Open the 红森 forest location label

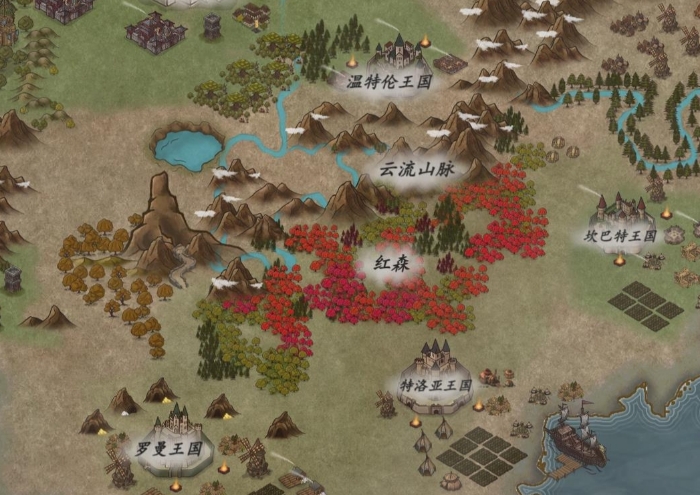click(x=391, y=265)
